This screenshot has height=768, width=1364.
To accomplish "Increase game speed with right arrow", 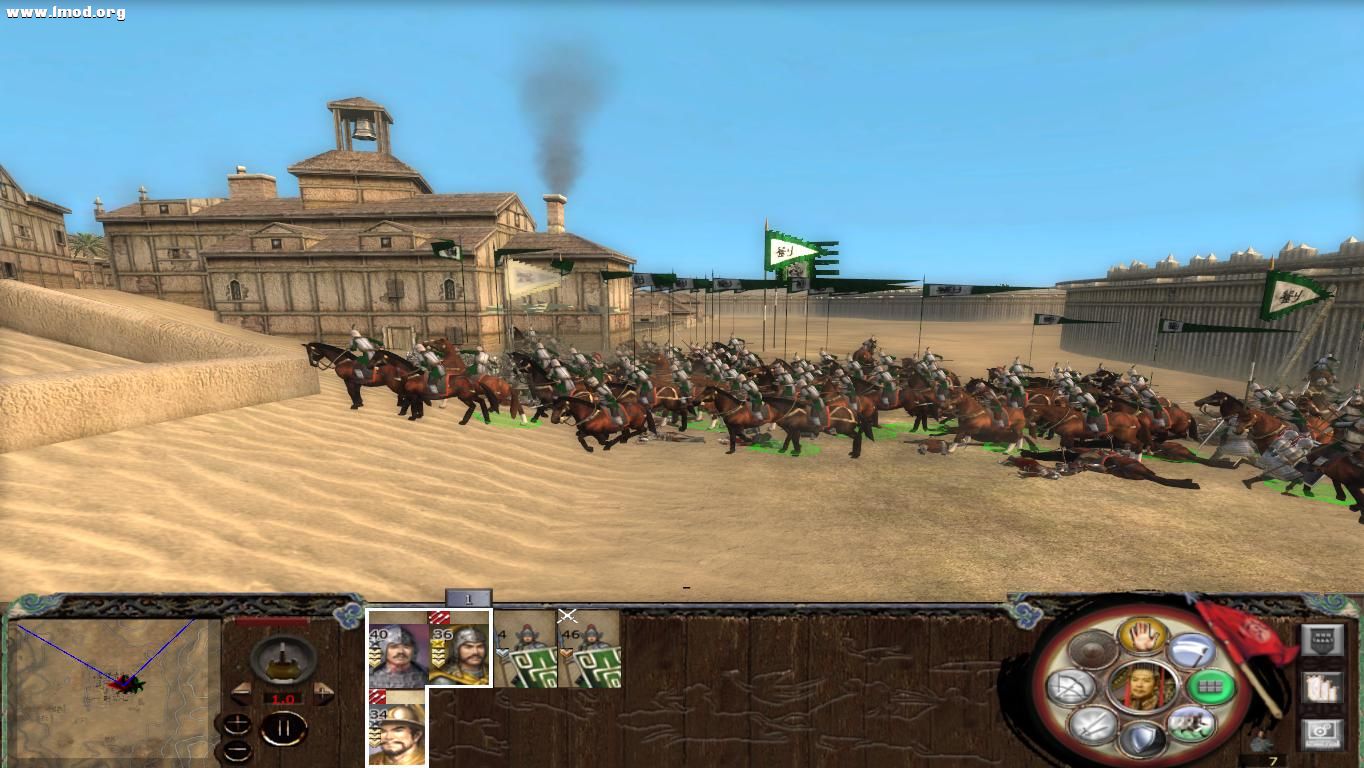I will point(325,692).
